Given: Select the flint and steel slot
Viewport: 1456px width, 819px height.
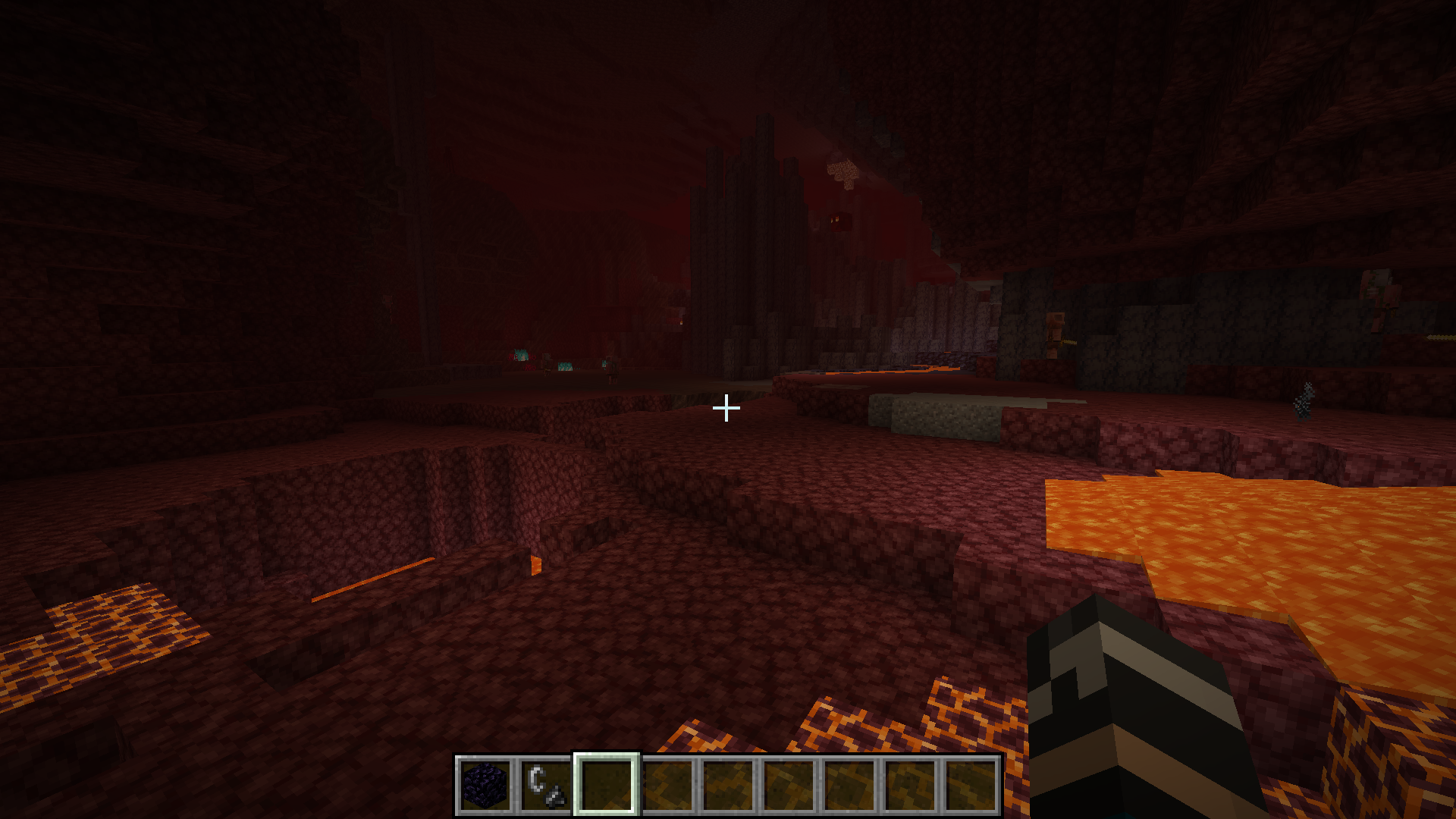Looking at the screenshot, I should (546, 786).
